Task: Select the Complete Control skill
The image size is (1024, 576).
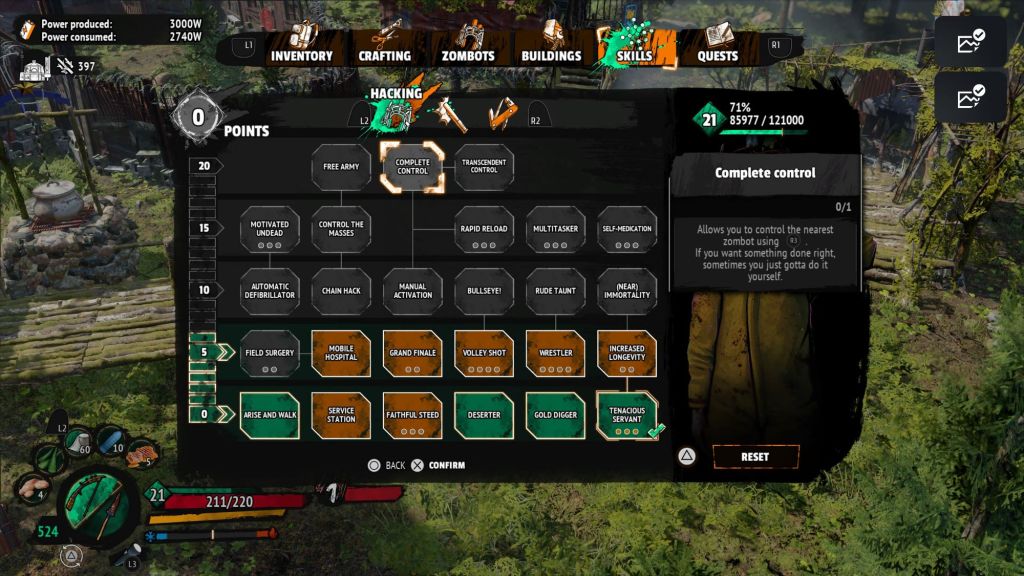Action: point(412,167)
